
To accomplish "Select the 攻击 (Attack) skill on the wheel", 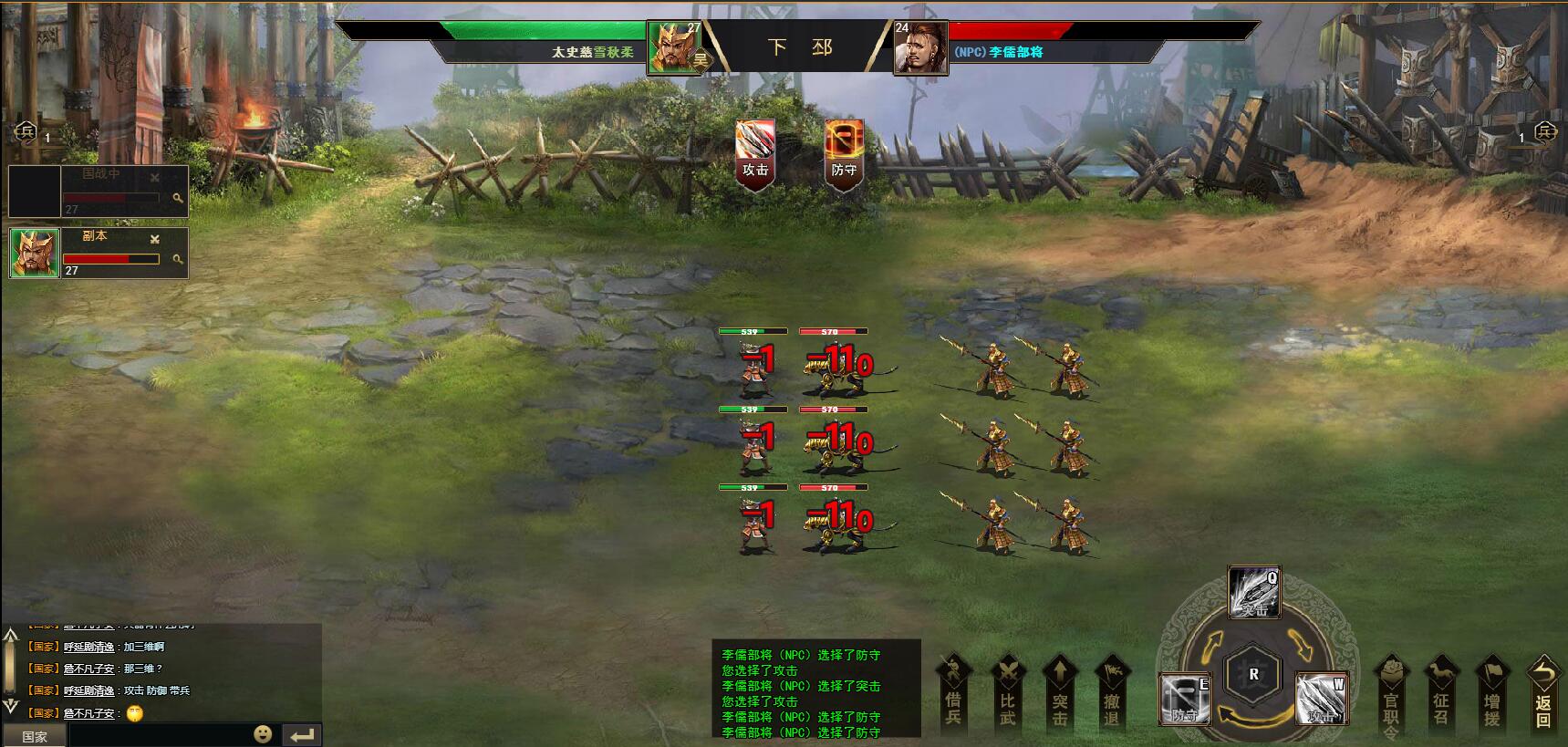I will point(1321,700).
